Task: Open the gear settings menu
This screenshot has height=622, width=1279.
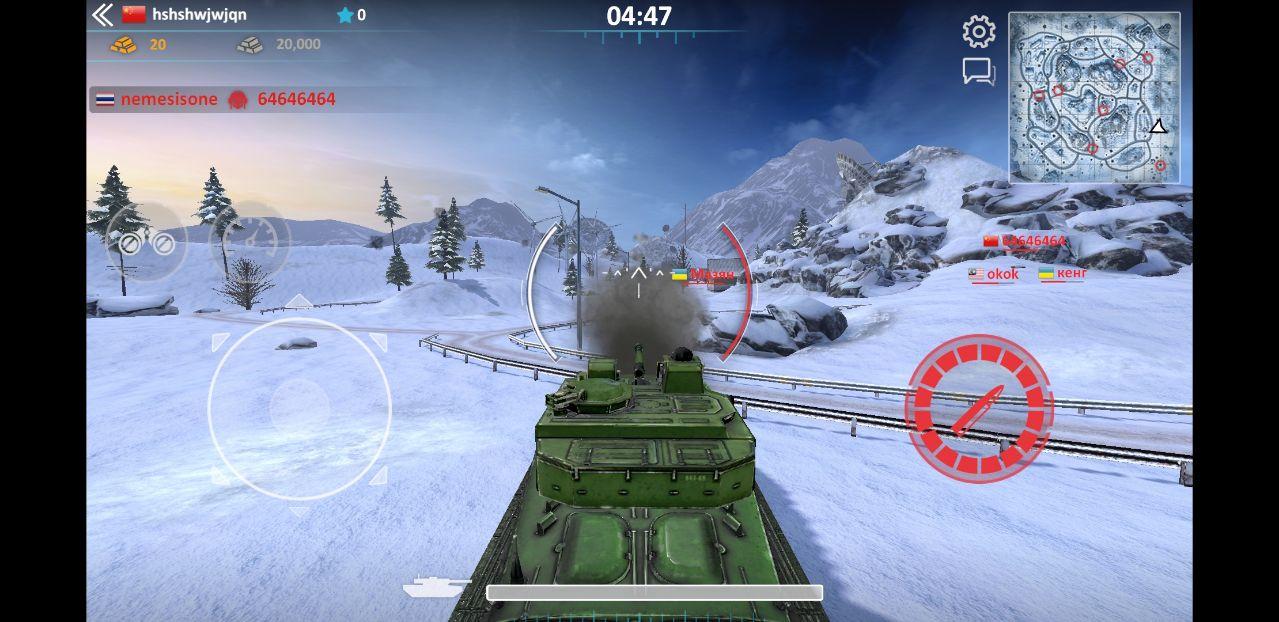Action: coord(978,32)
